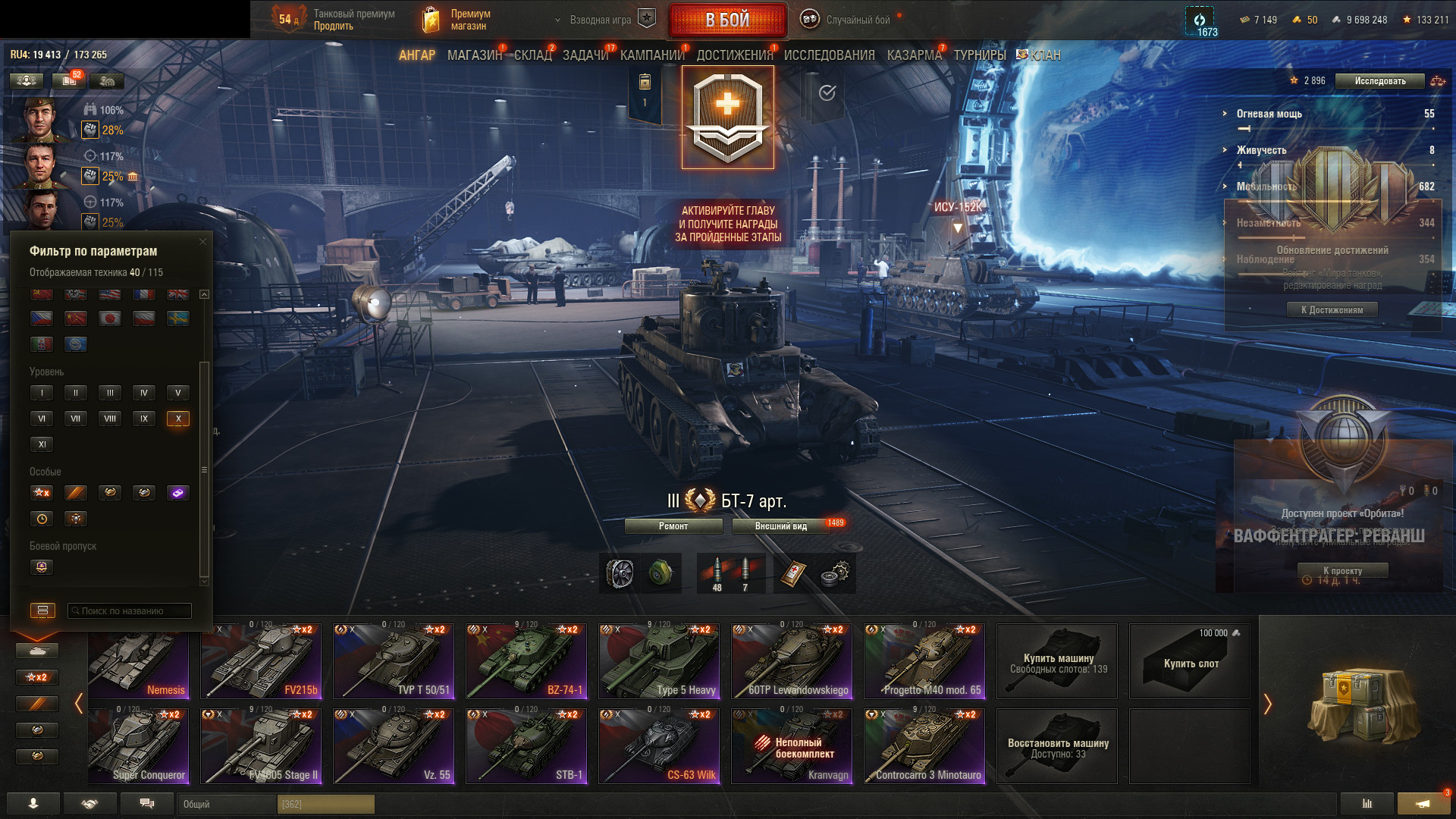This screenshot has width=1456, height=819.
Task: Toggle the tier VIII level filter
Action: [x=110, y=419]
